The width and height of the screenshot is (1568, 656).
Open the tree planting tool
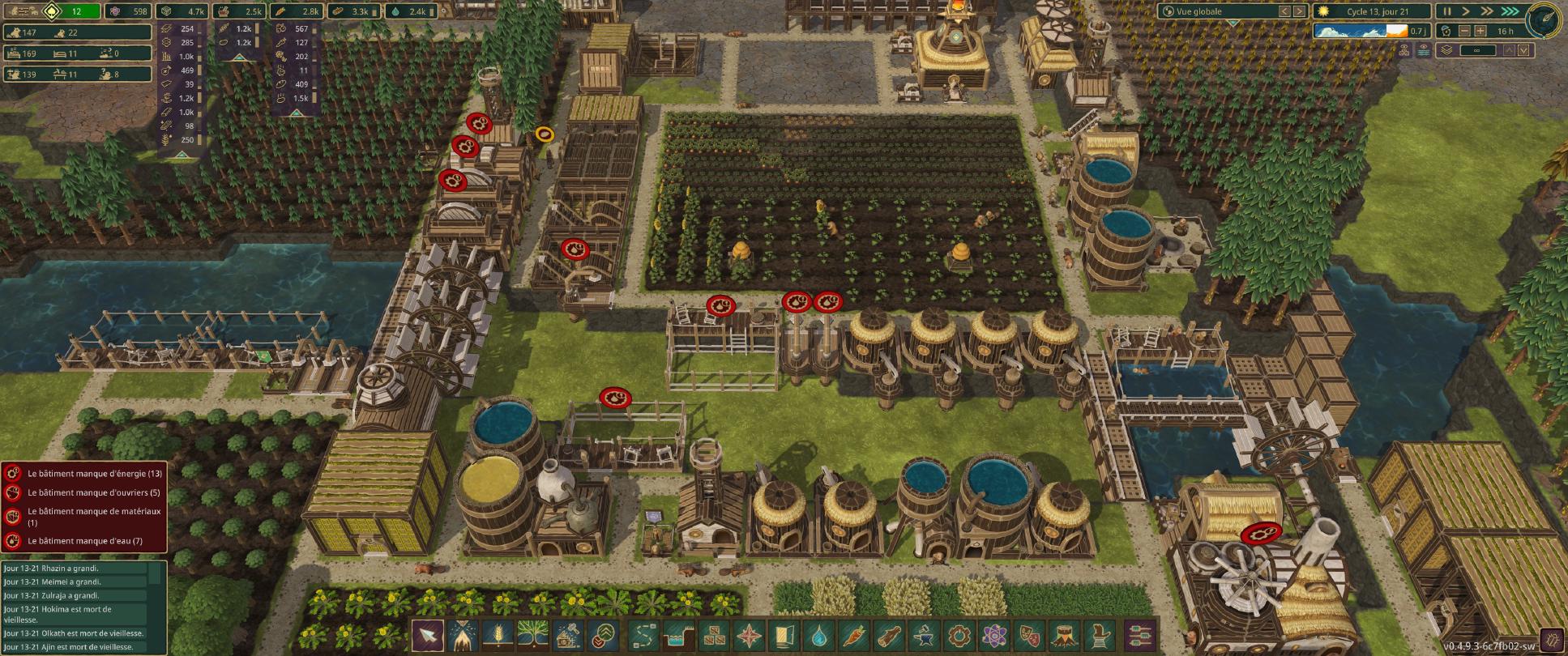[x=534, y=635]
